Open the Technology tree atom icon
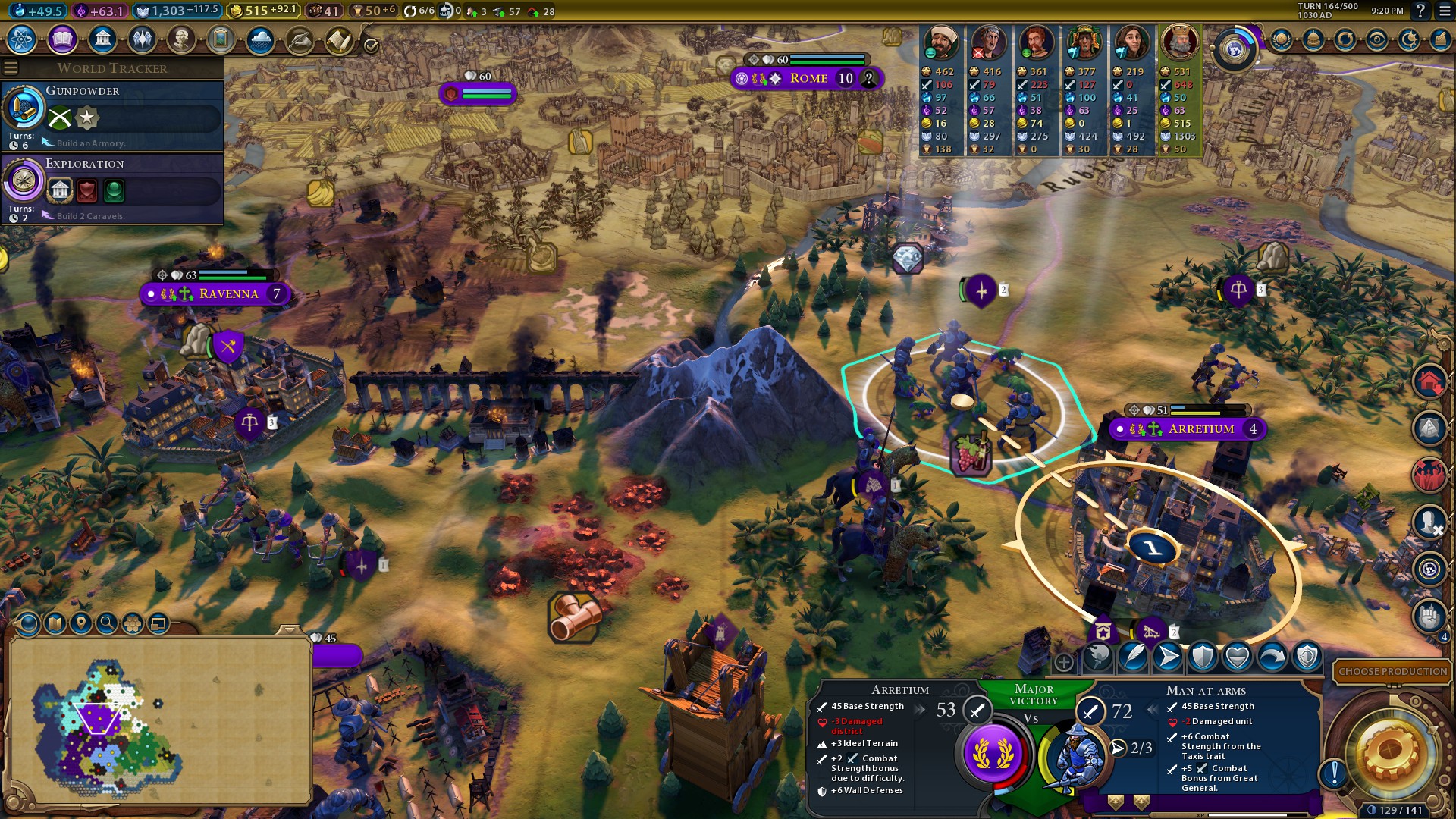 22,39
